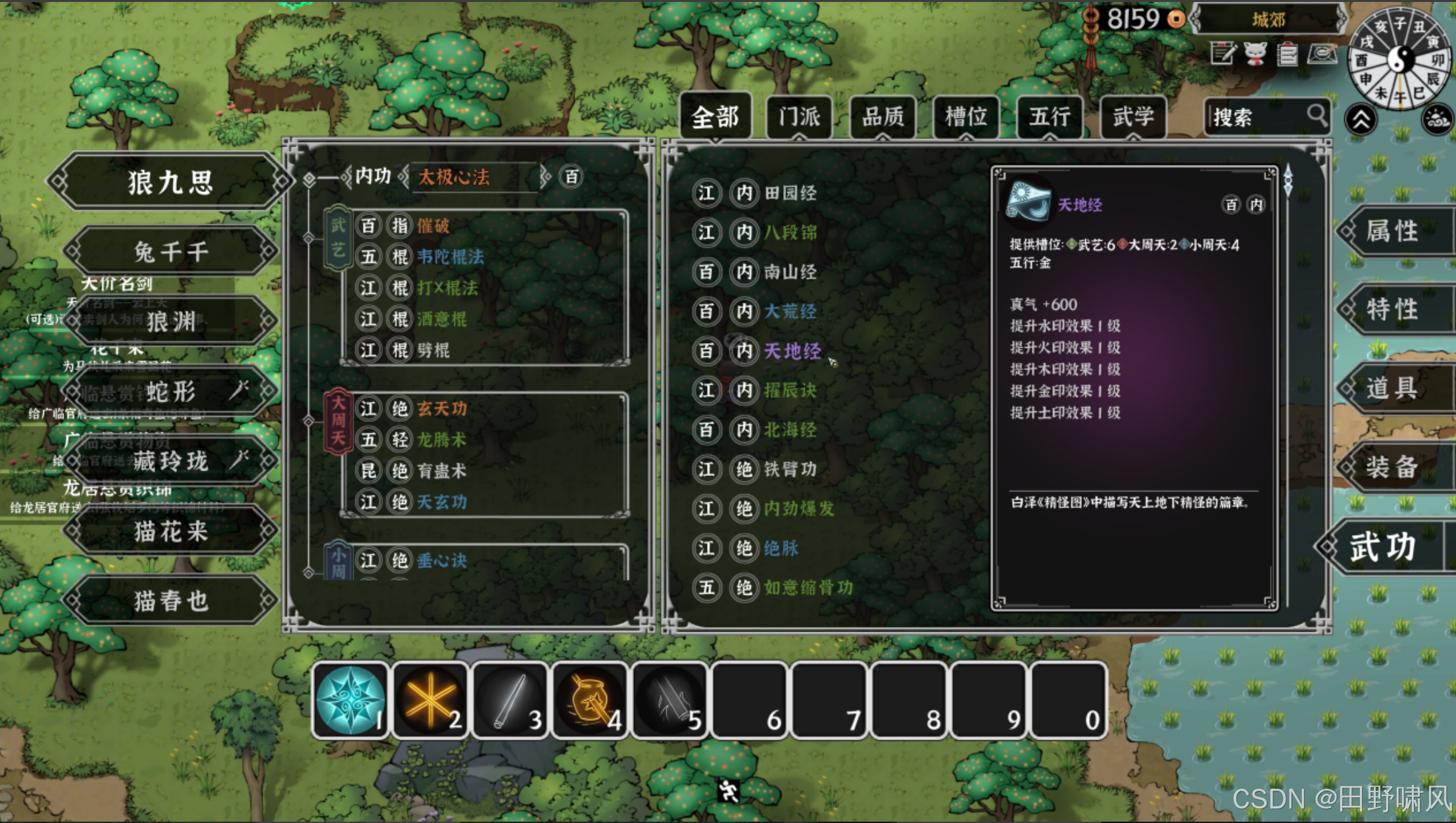
Task: Choose 如意缩骨功 in the skill list
Action: coord(808,587)
